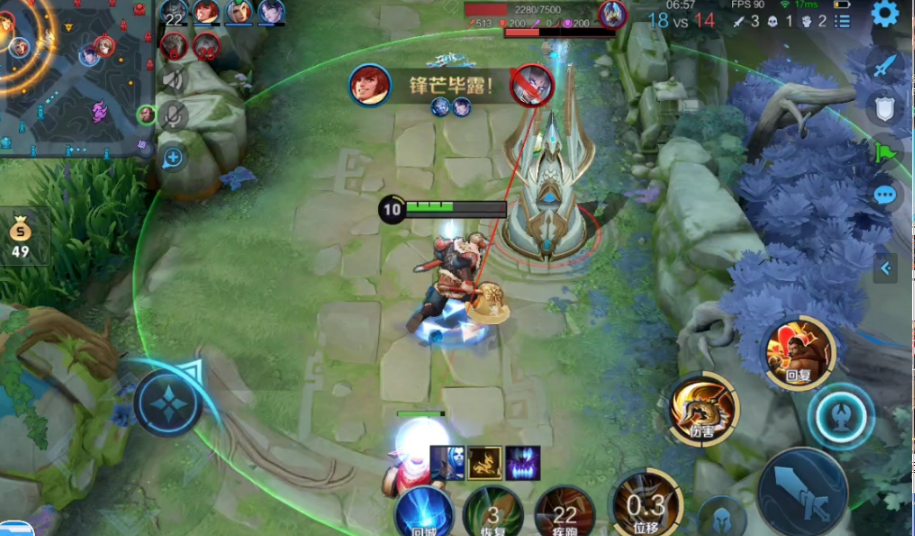Activate the 回城 recall skill
Viewport: 915px width, 536px height.
pos(423,512)
